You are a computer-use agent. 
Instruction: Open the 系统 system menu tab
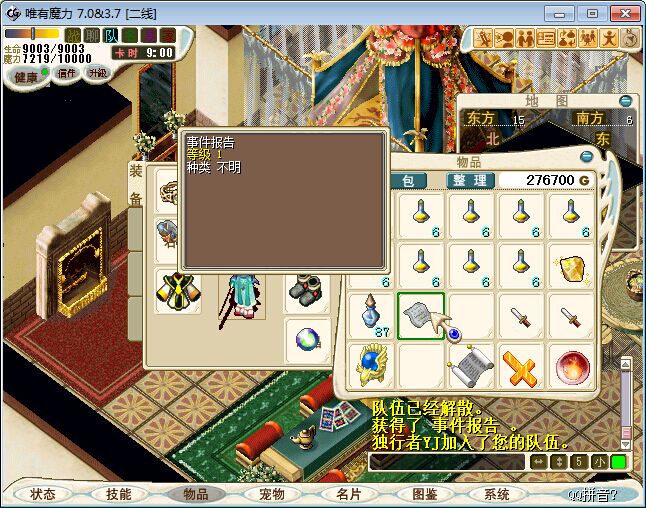pyautogui.click(x=496, y=494)
